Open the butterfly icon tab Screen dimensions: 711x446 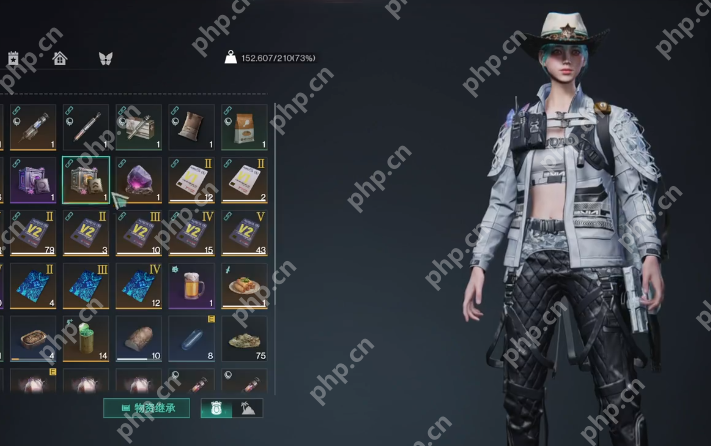(105, 58)
